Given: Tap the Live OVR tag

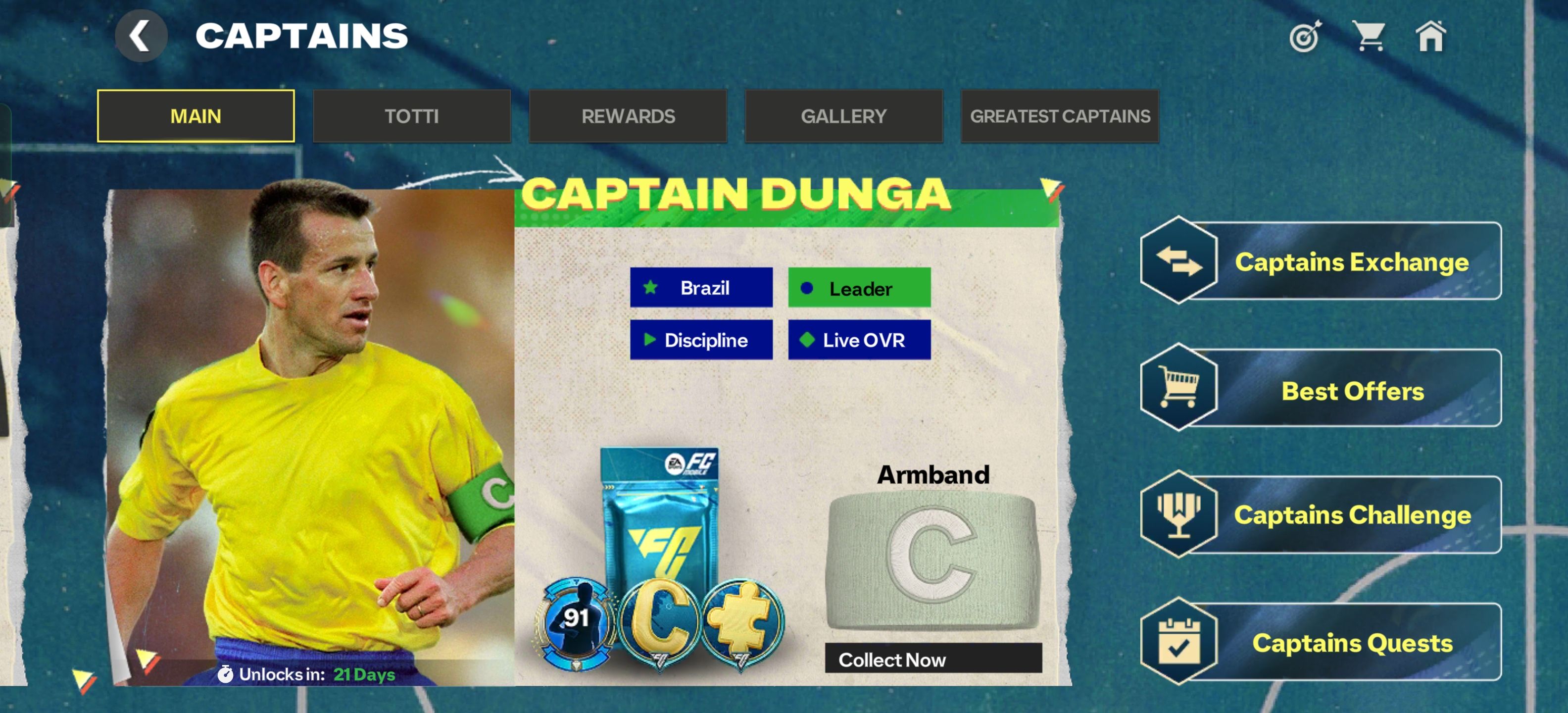Looking at the screenshot, I should 859,340.
